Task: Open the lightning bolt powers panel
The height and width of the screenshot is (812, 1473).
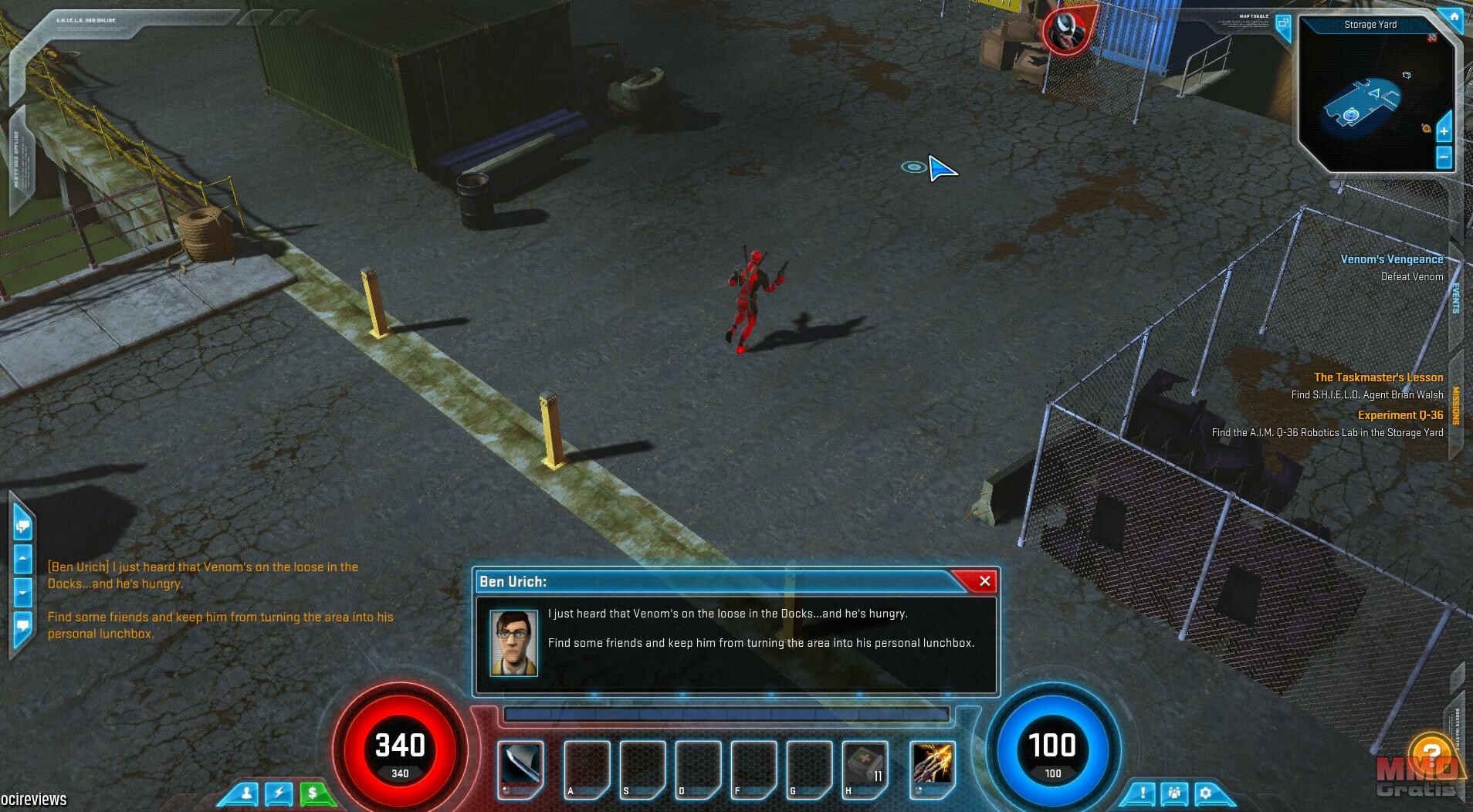Action: (279, 793)
